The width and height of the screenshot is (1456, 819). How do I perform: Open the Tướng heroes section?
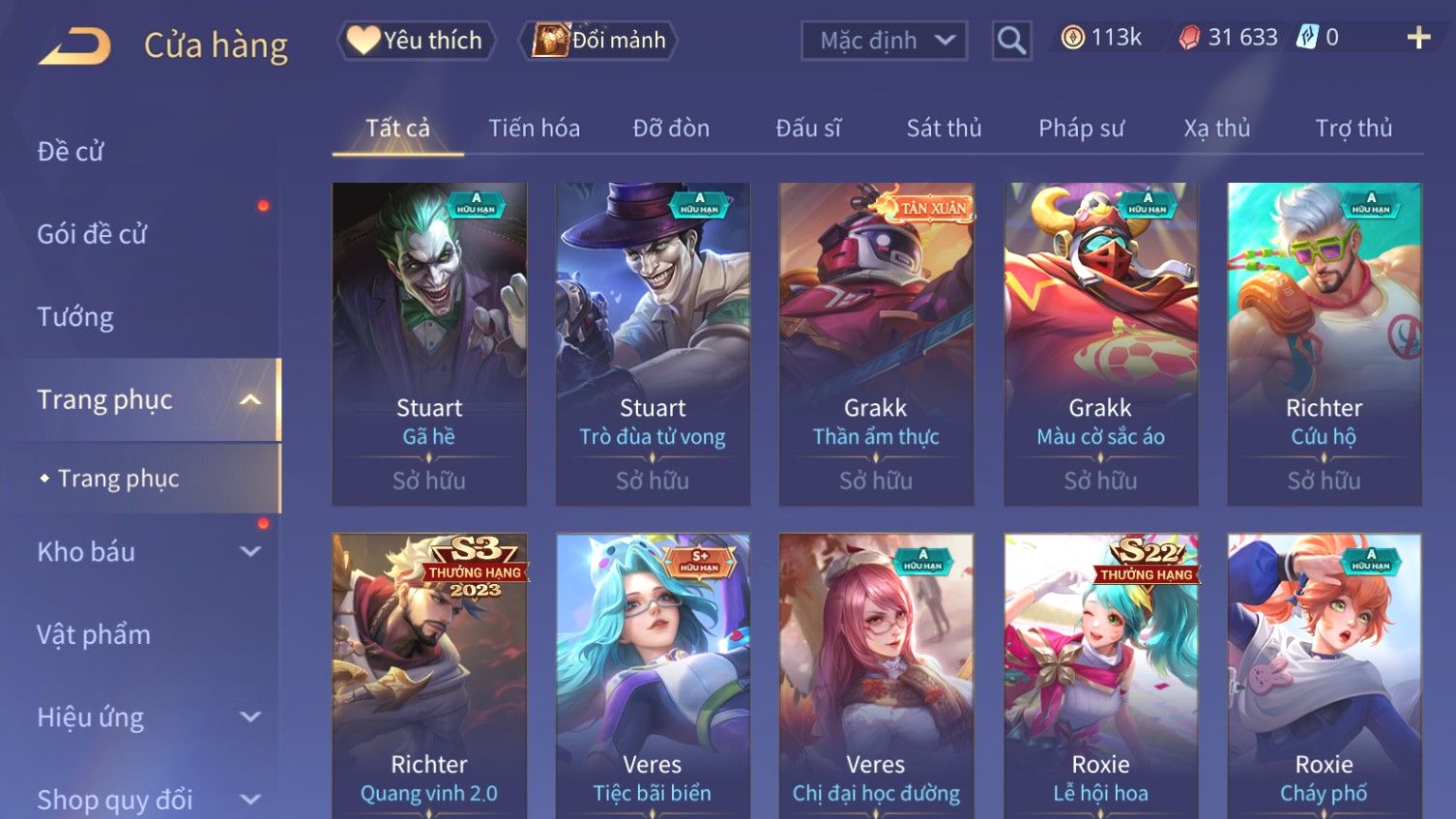[75, 317]
